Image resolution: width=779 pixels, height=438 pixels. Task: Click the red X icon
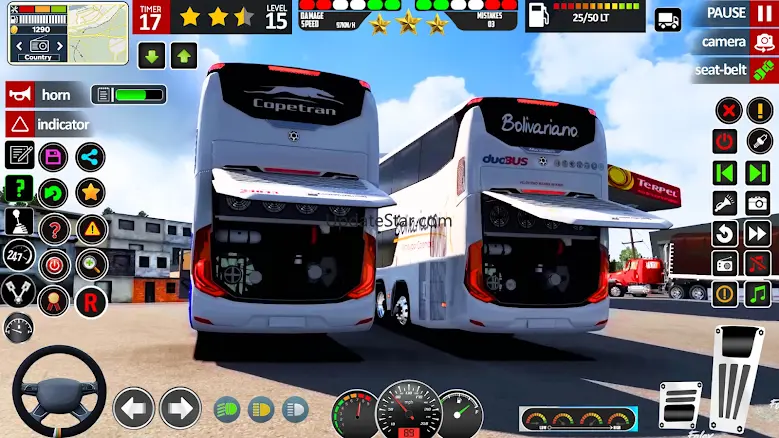729,110
